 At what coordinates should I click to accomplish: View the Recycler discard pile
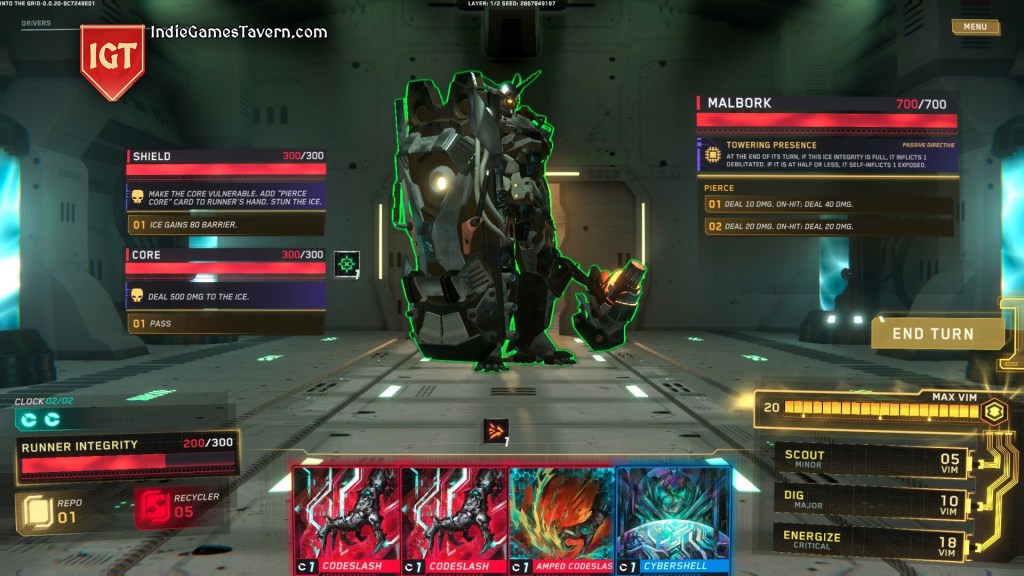(x=178, y=505)
